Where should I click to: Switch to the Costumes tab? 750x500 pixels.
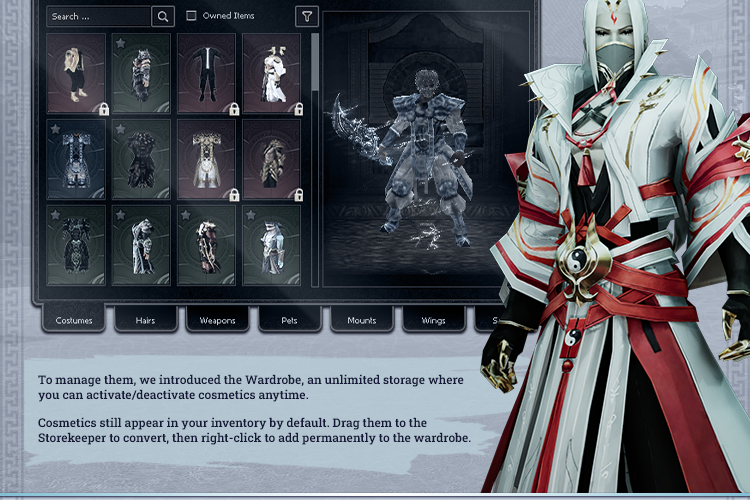[x=74, y=320]
